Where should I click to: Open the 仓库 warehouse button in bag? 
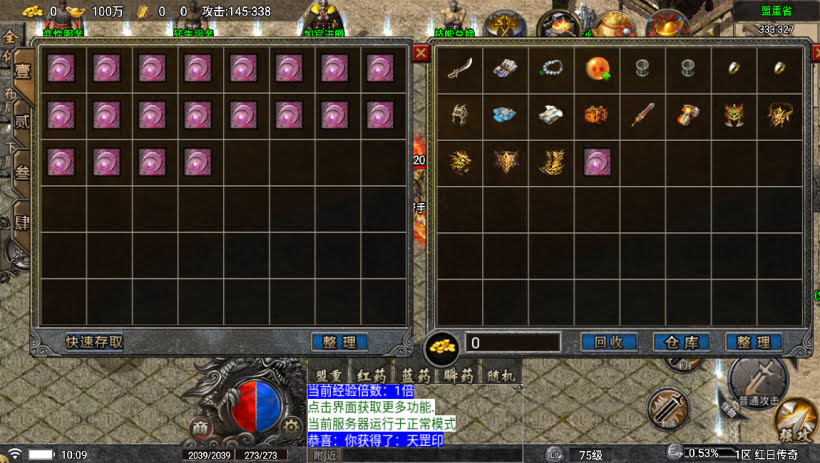tap(681, 342)
